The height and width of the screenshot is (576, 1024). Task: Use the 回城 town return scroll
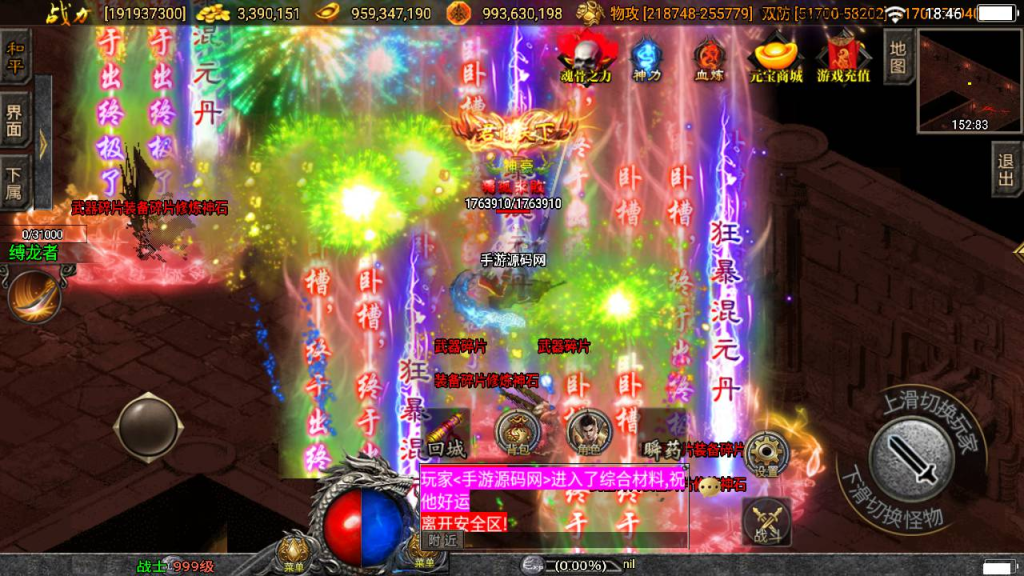point(447,434)
